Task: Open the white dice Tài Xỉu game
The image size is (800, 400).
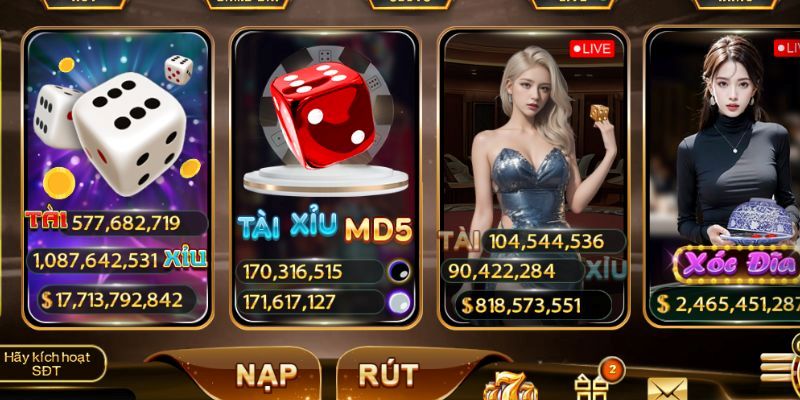Action: coord(117,150)
